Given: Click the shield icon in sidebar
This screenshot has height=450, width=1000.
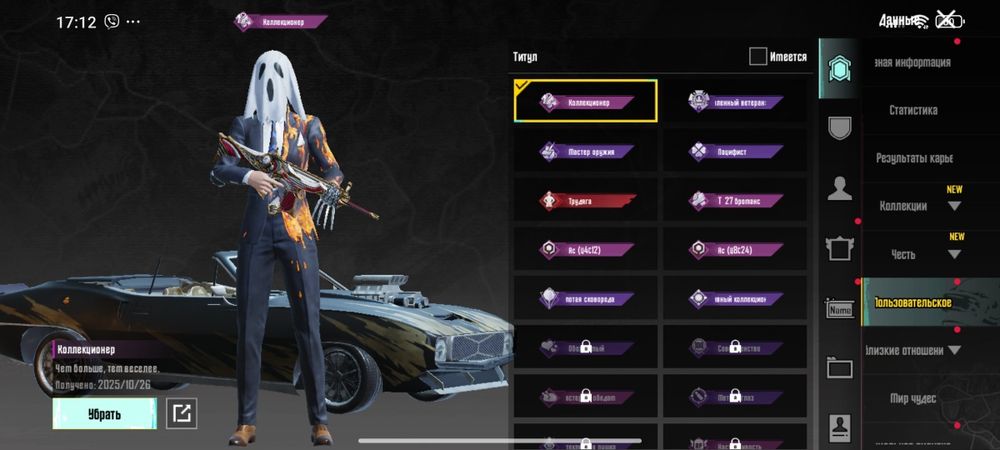Looking at the screenshot, I should 840,127.
